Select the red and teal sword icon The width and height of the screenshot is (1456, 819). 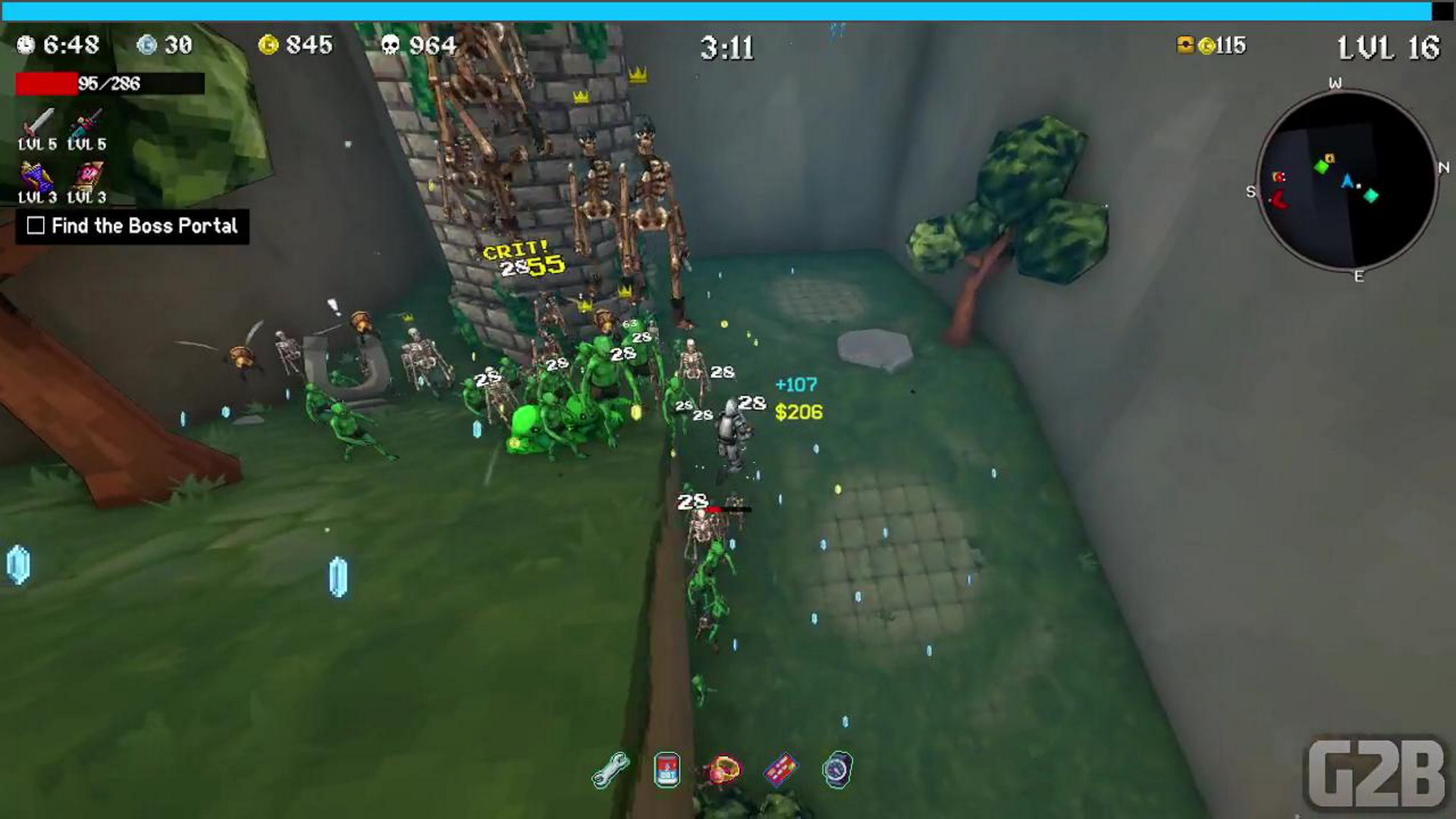86,121
